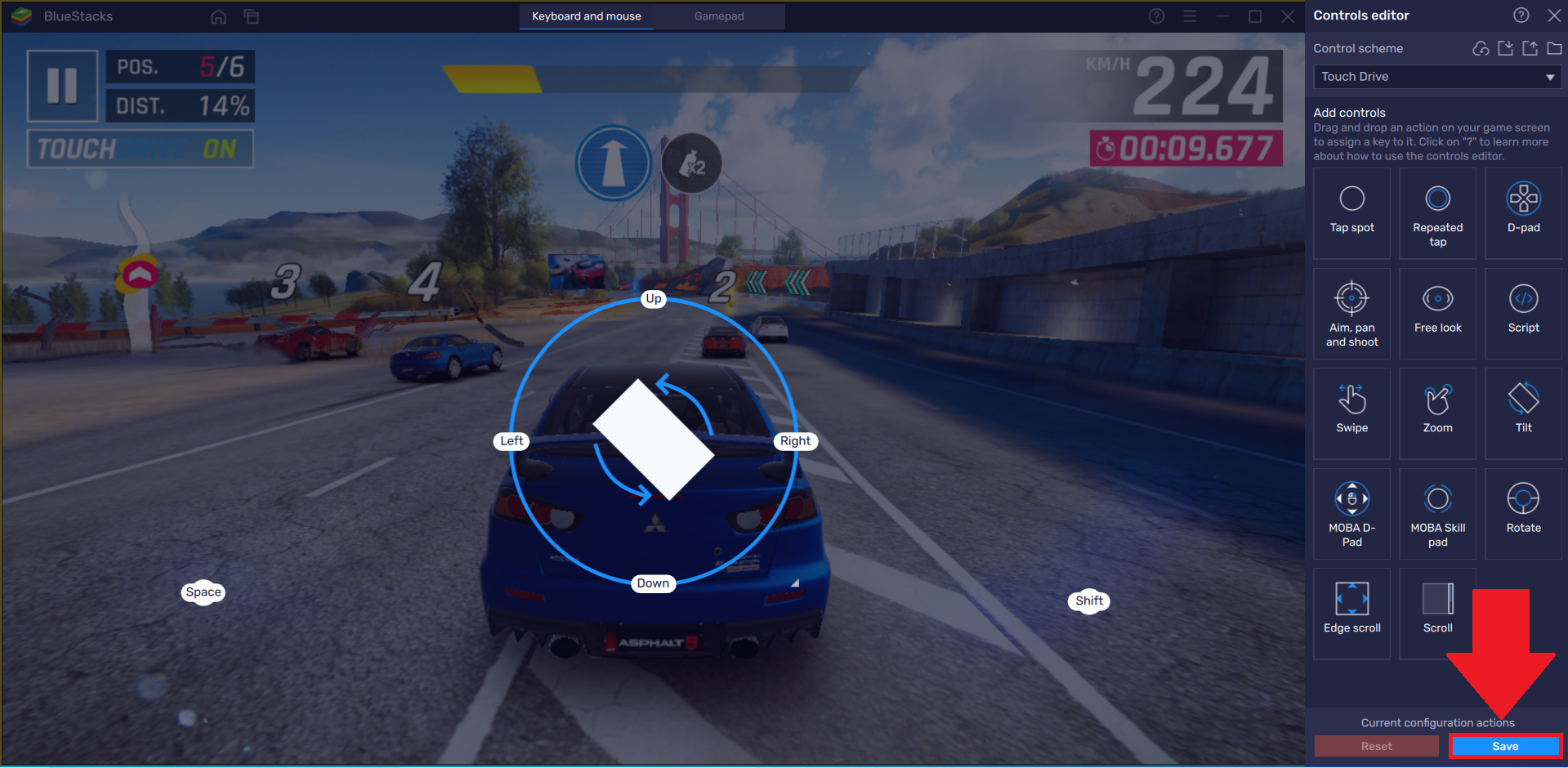1568x768 pixels.
Task: Select the MOBA Skill pad control
Action: tap(1437, 513)
